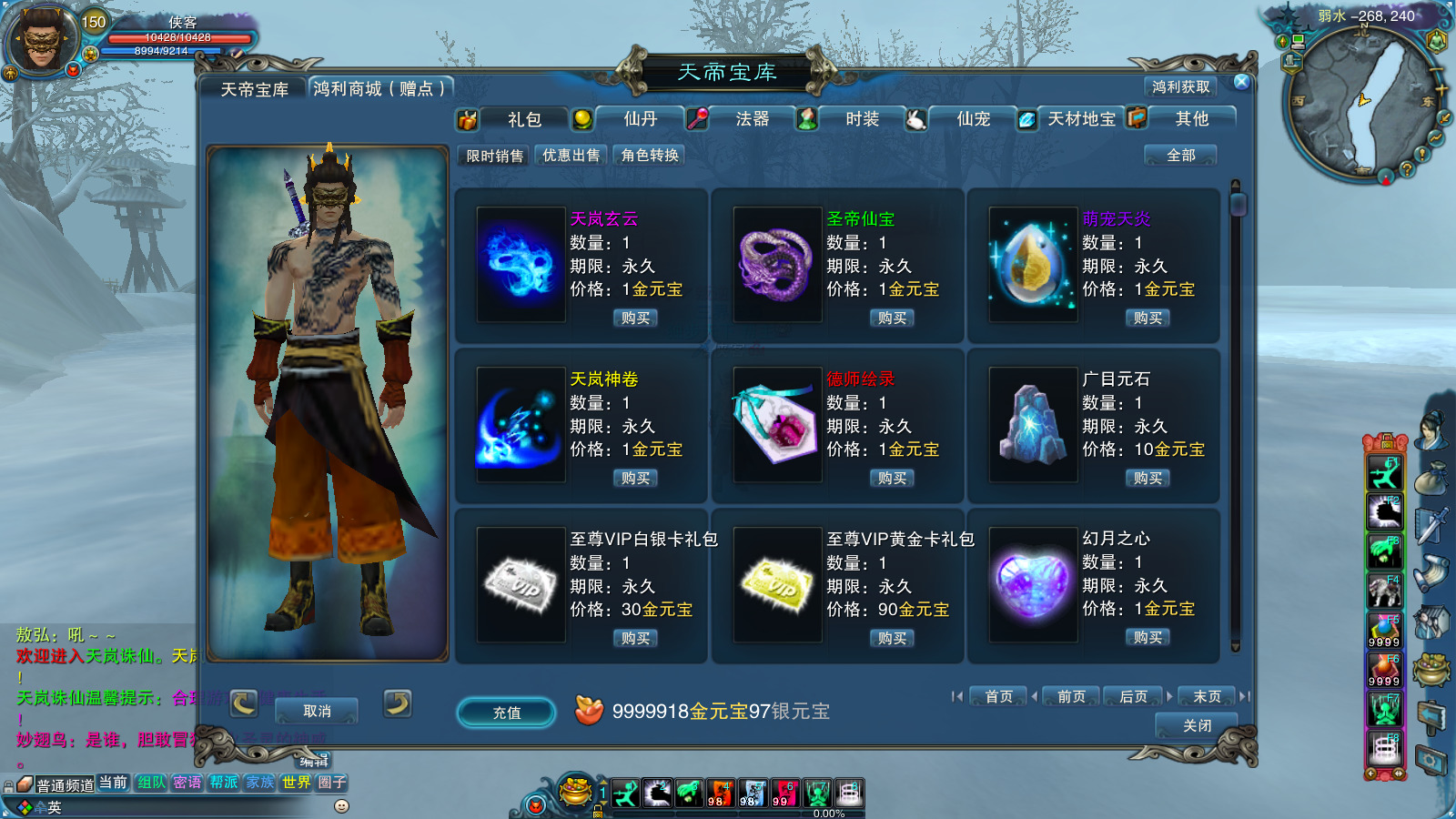The image size is (1456, 819).
Task: Close the 天帝宝库 shop window
Action: pos(1241,82)
